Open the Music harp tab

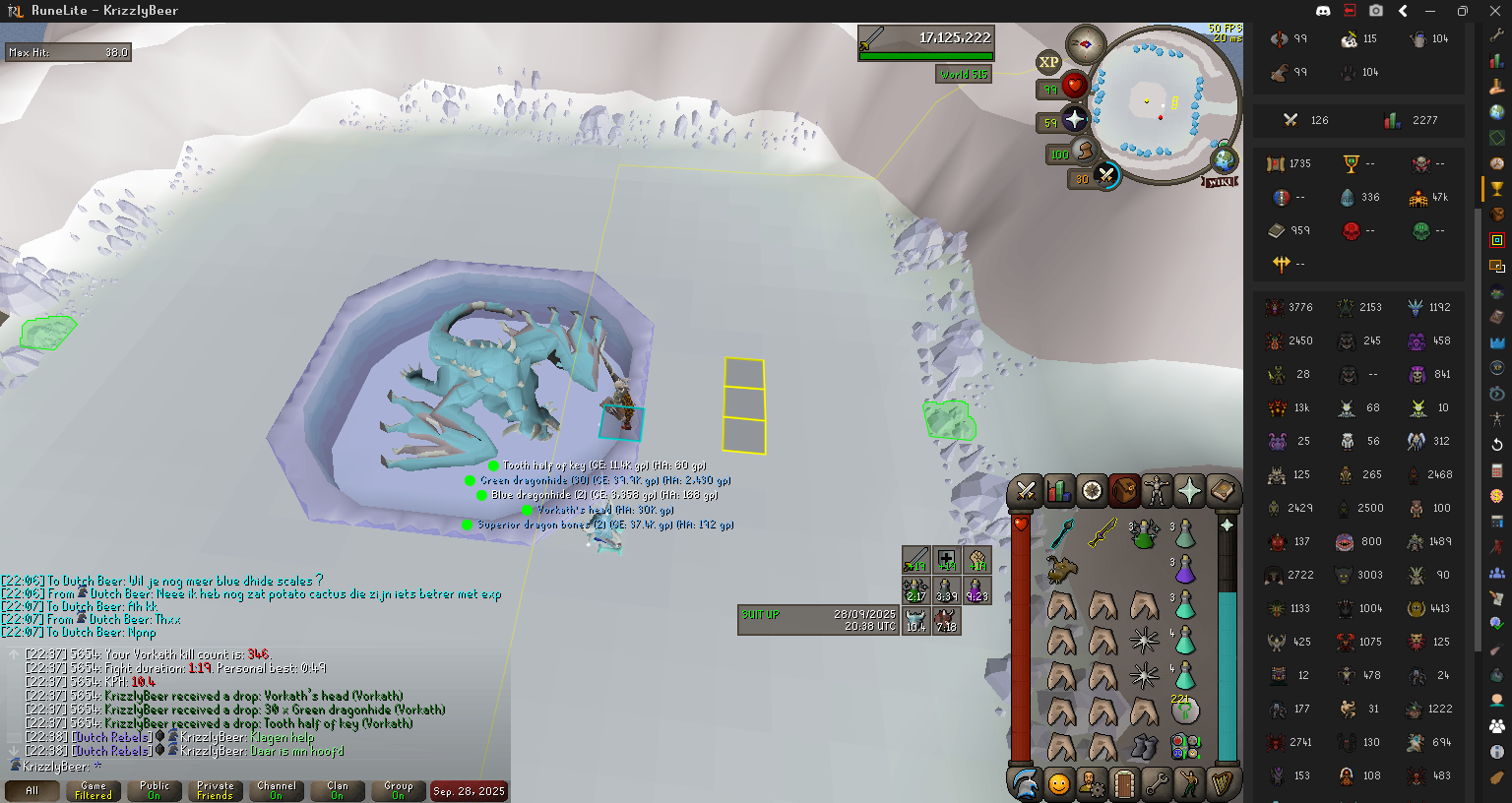(x=1223, y=784)
